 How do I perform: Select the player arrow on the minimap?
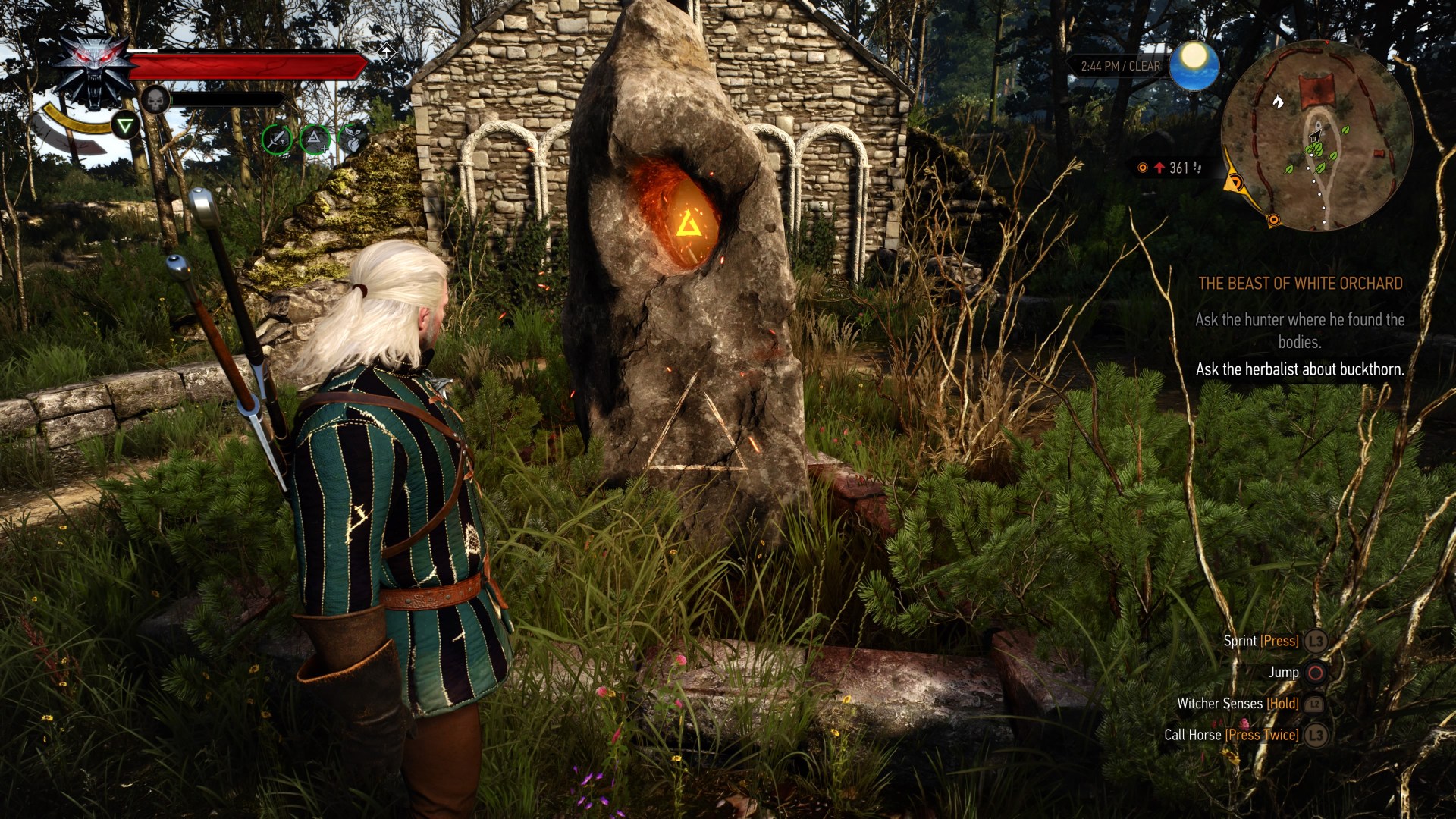1314,136
